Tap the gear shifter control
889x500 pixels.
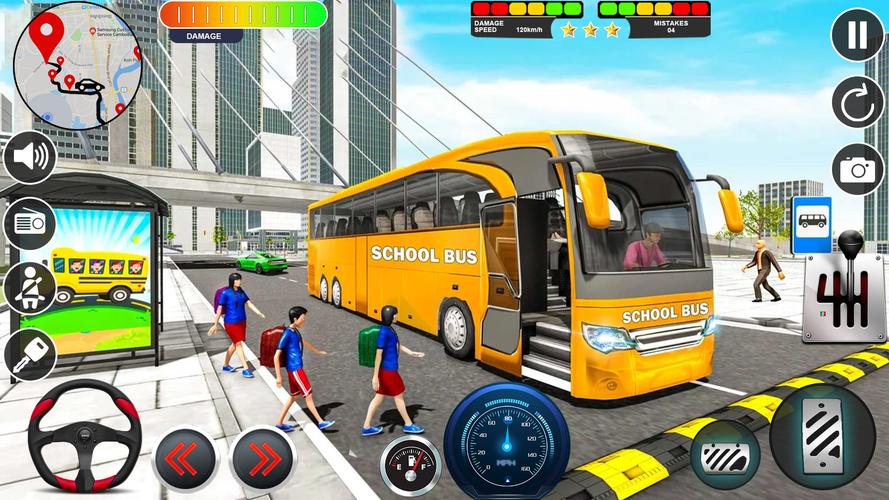click(x=843, y=288)
